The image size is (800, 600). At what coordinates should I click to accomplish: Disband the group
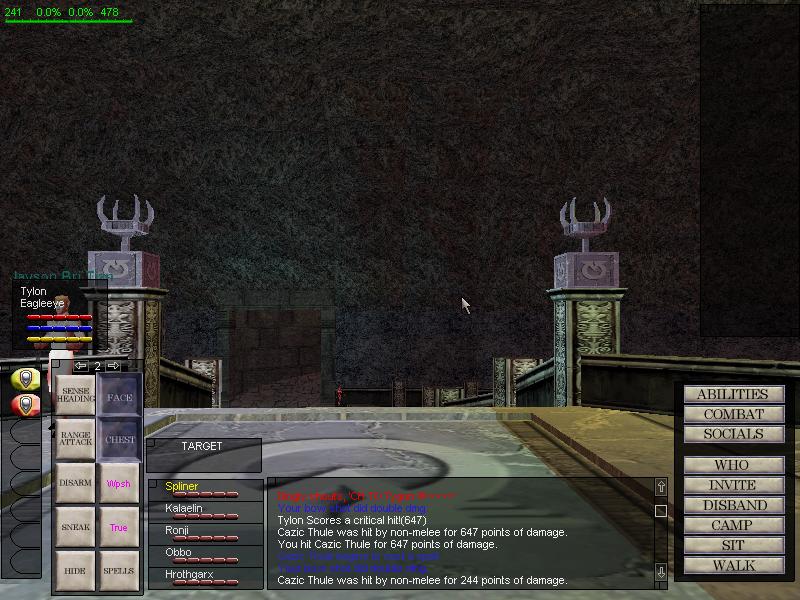tap(733, 505)
